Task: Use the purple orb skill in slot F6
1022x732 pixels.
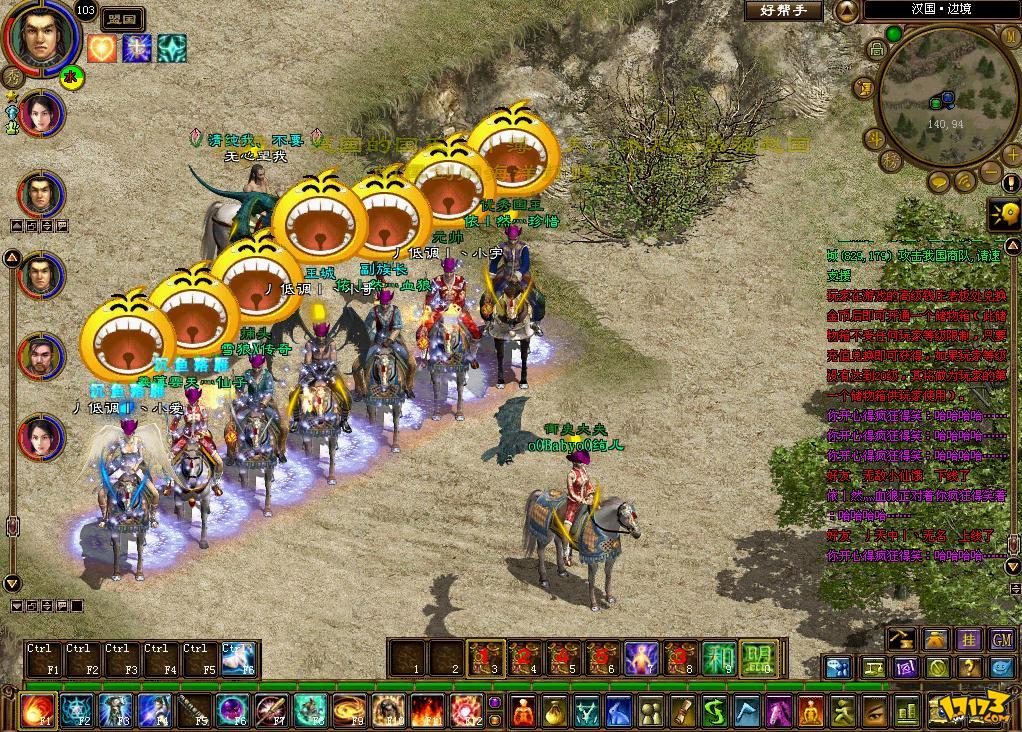Action: (232, 711)
